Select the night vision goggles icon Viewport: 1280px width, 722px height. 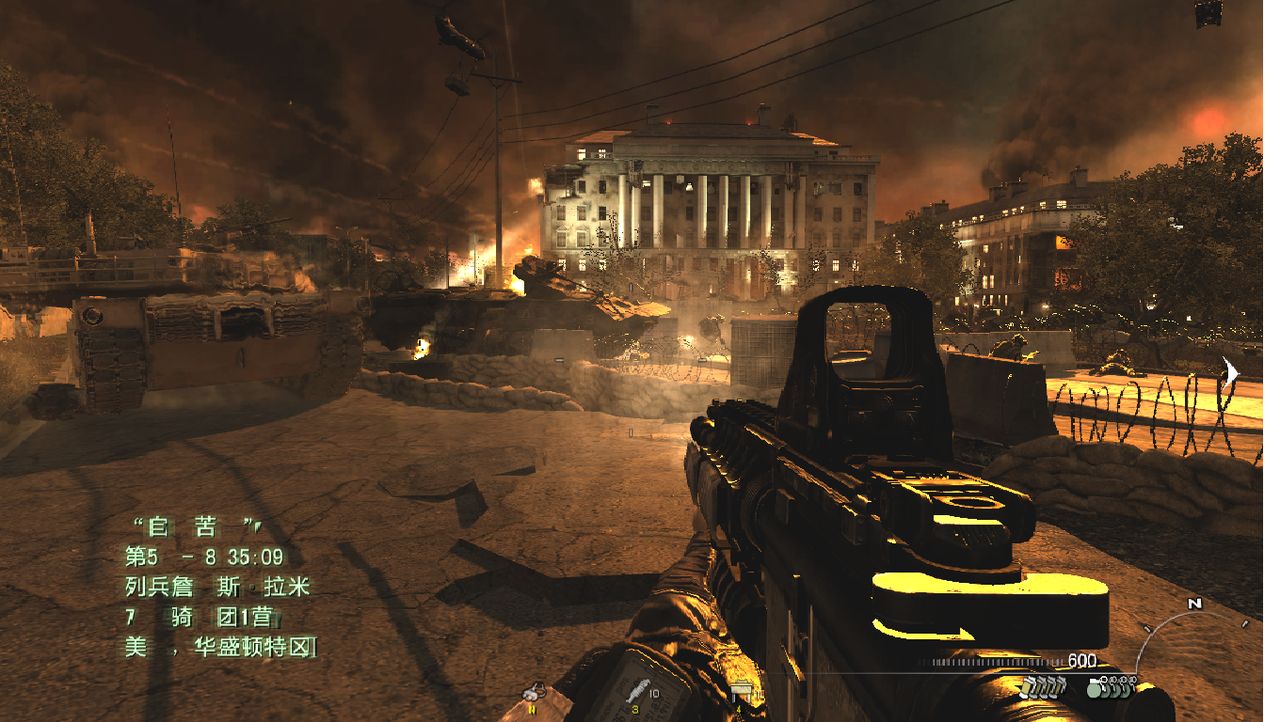pyautogui.click(x=535, y=692)
